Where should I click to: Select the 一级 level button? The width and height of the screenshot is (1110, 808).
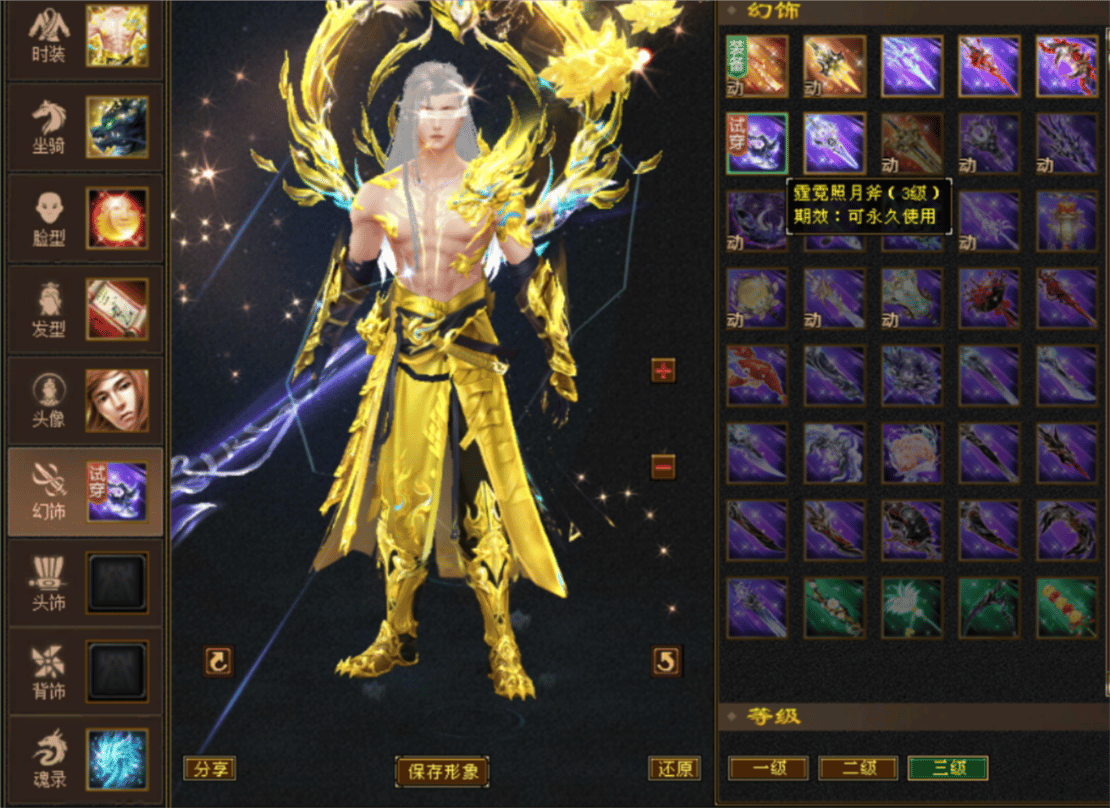tap(767, 768)
